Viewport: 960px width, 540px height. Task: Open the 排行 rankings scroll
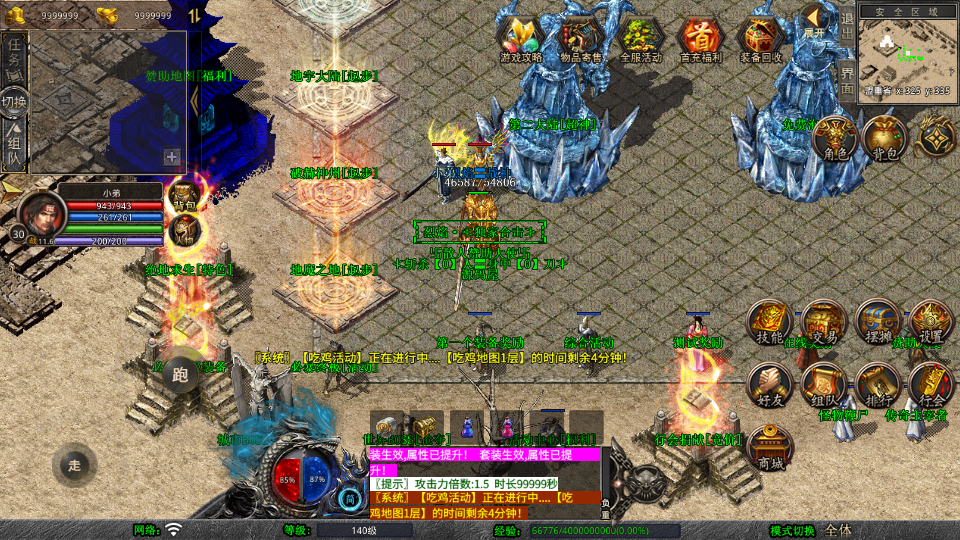tap(878, 385)
